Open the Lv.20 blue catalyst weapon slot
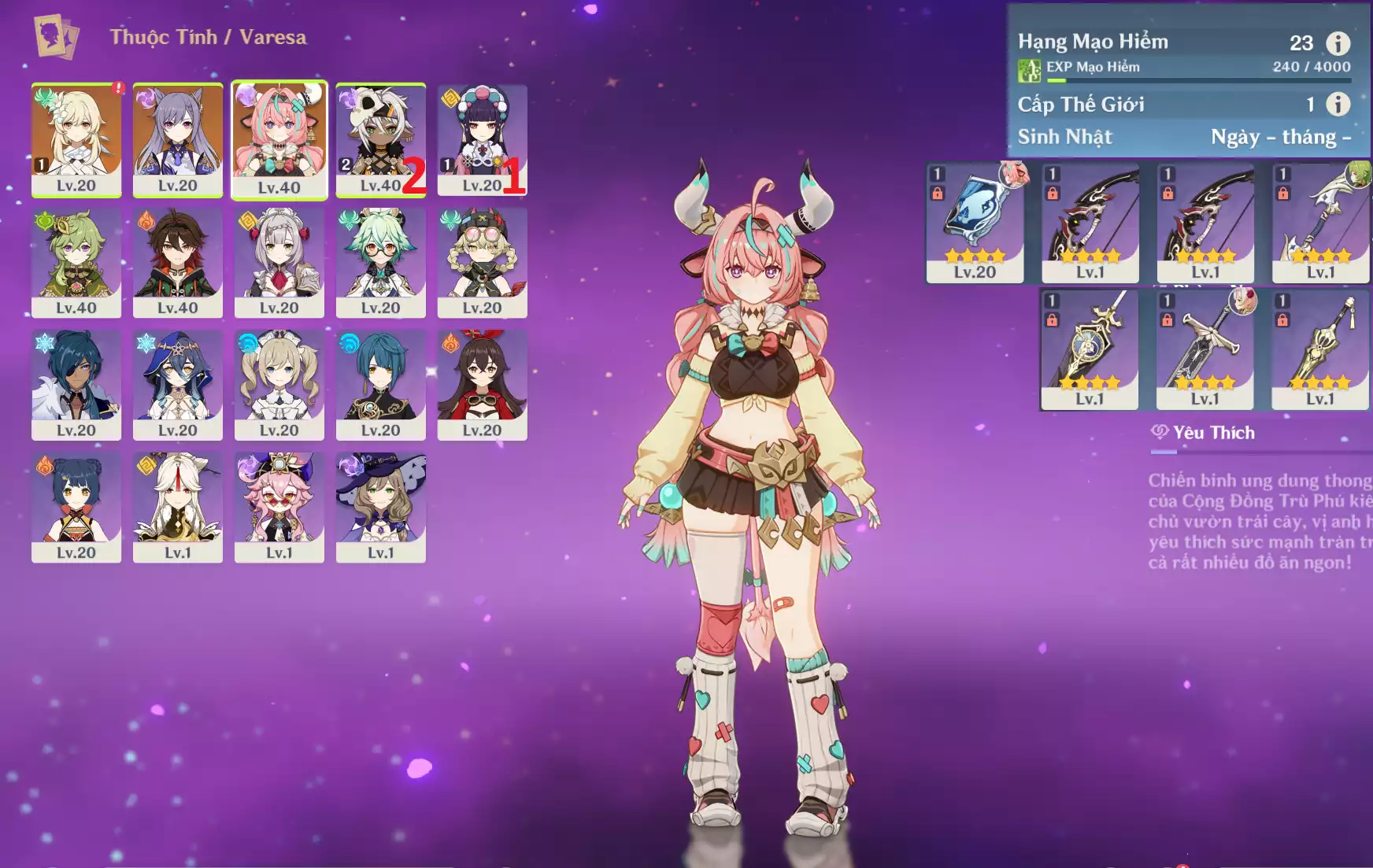 click(x=975, y=223)
